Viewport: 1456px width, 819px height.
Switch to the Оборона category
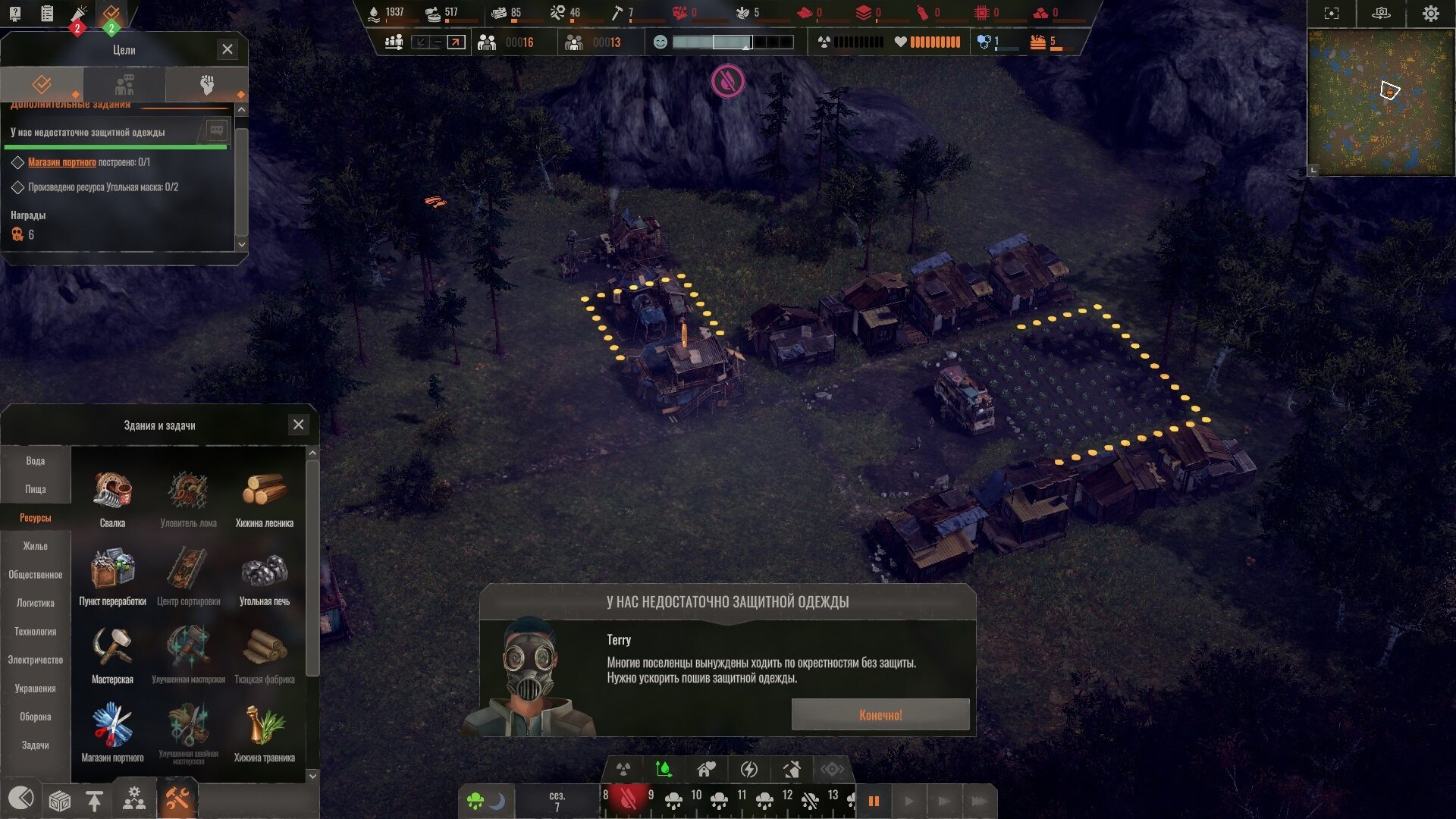36,717
